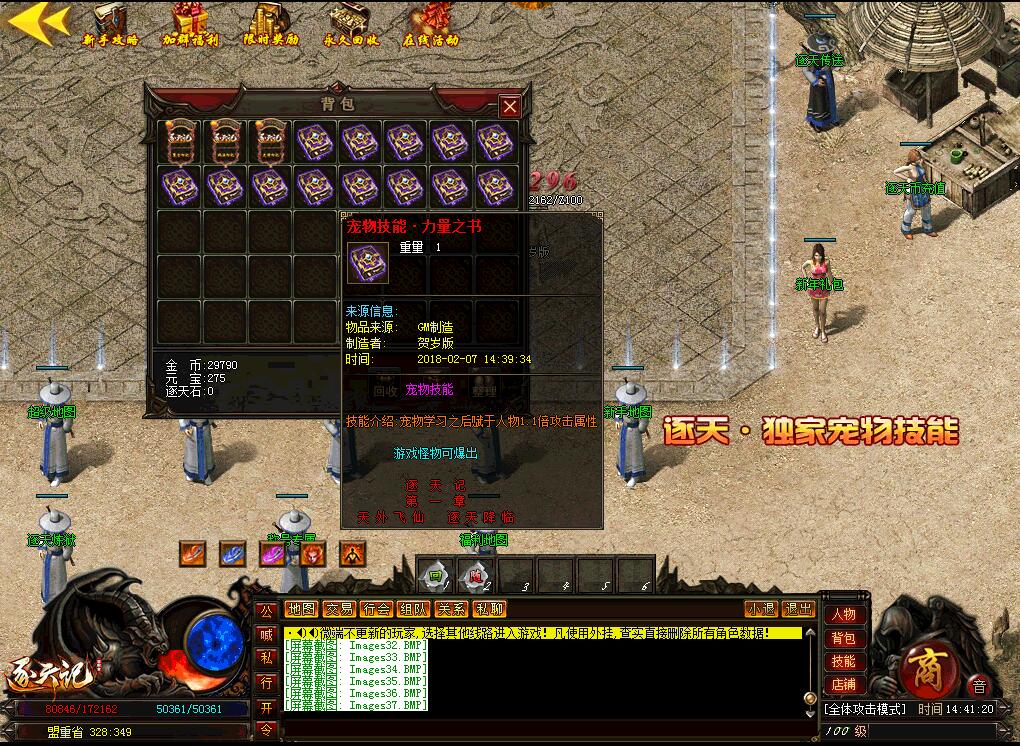Open the 交易 trade button
The image size is (1020, 746).
(x=339, y=609)
